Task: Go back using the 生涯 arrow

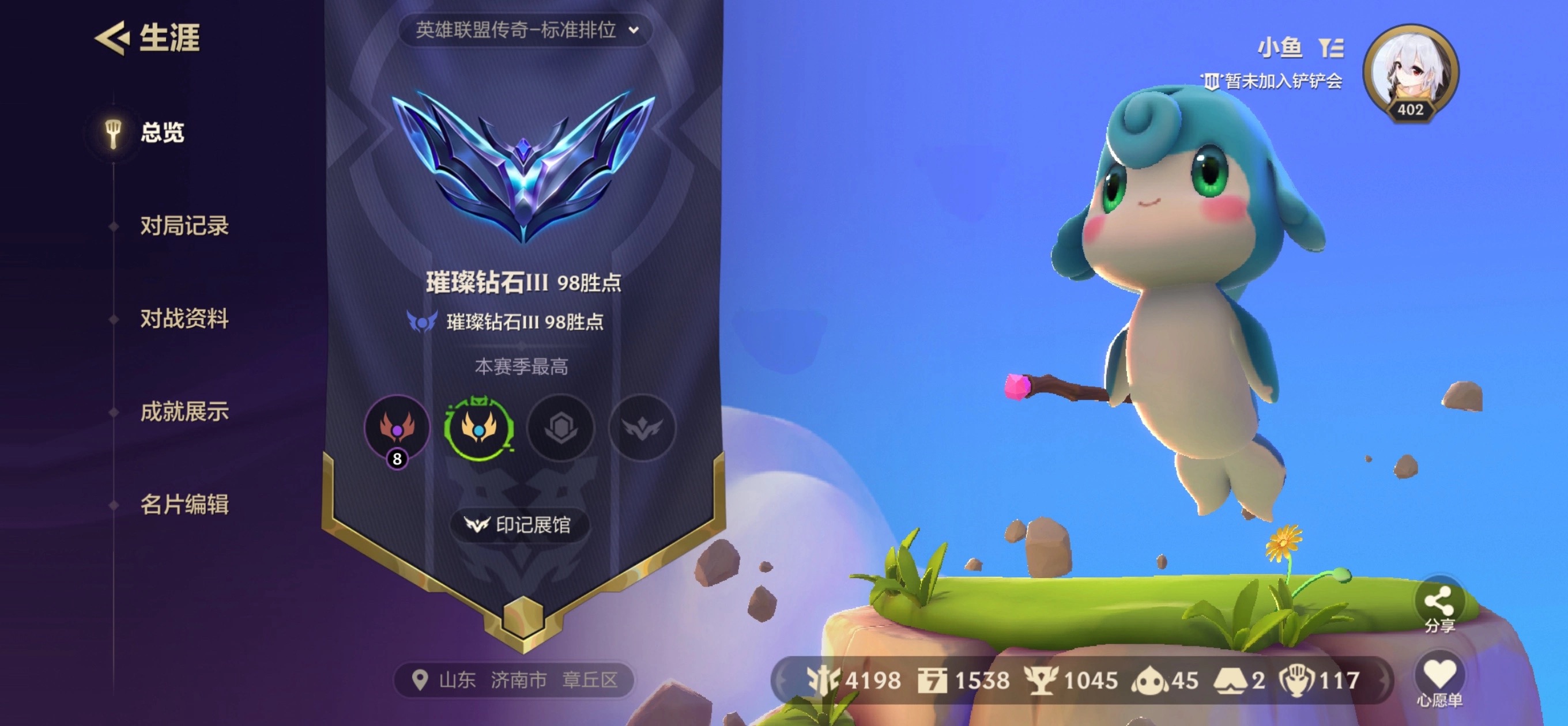Action: coord(112,37)
